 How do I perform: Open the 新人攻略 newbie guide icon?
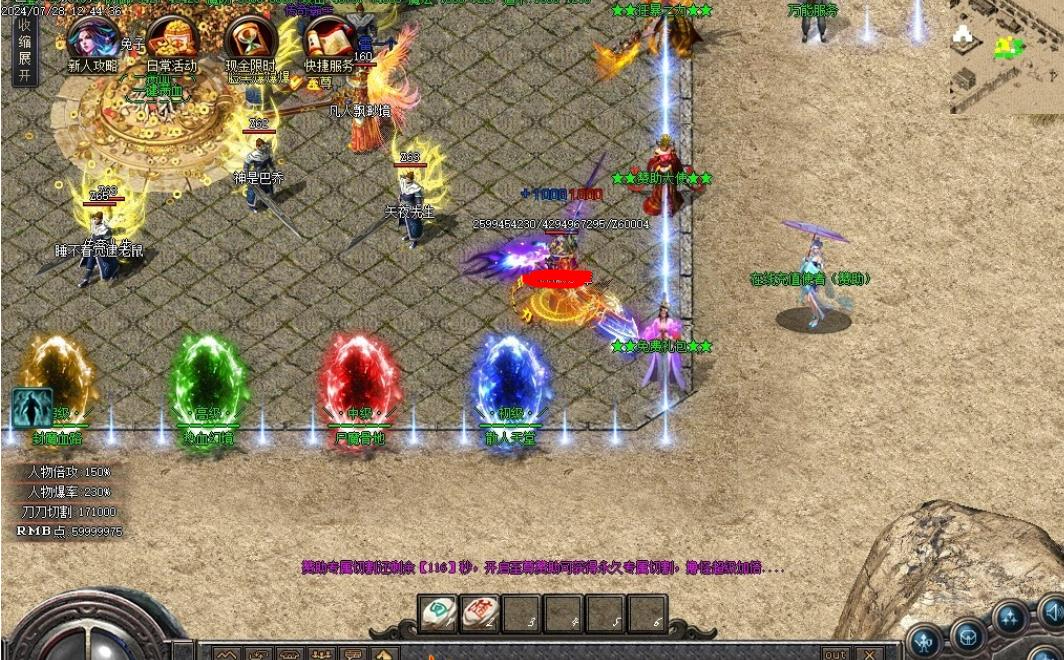91,42
